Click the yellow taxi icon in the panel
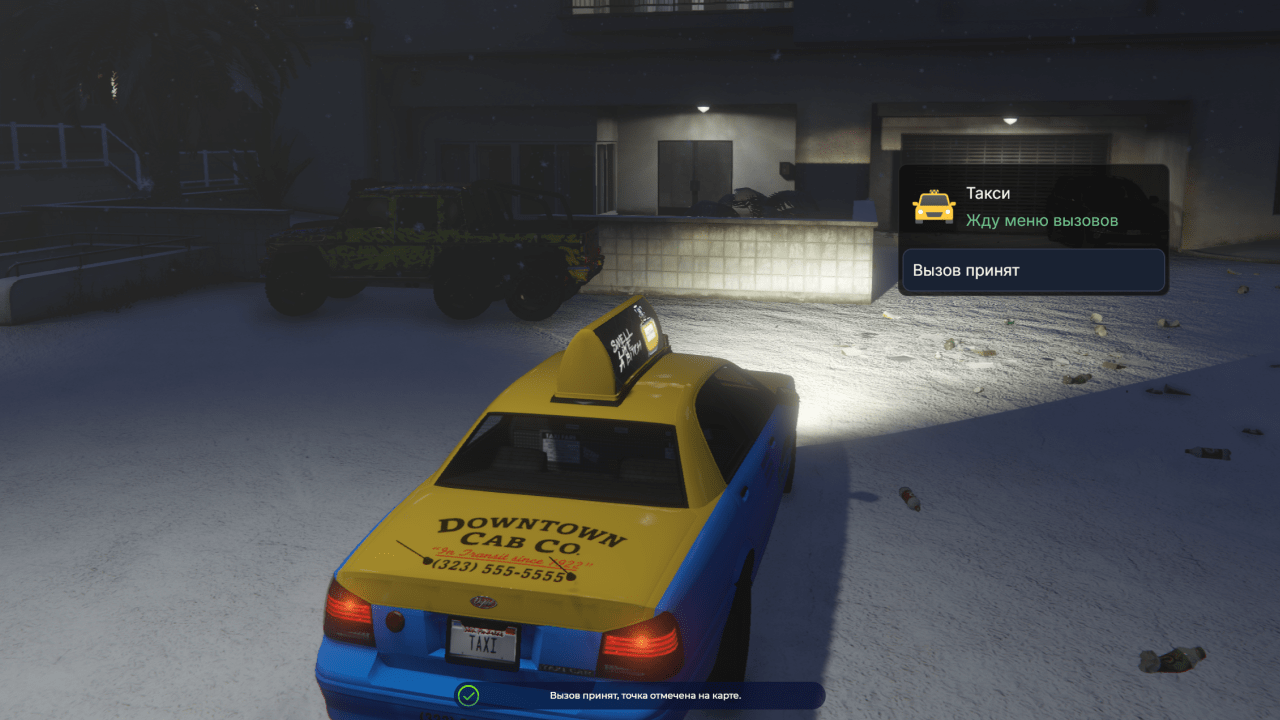This screenshot has width=1280, height=720. (934, 206)
